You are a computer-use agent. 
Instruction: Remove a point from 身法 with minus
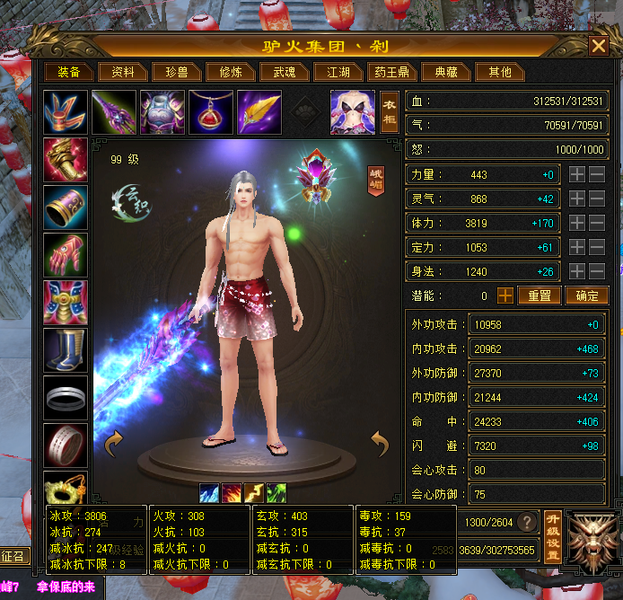597,271
